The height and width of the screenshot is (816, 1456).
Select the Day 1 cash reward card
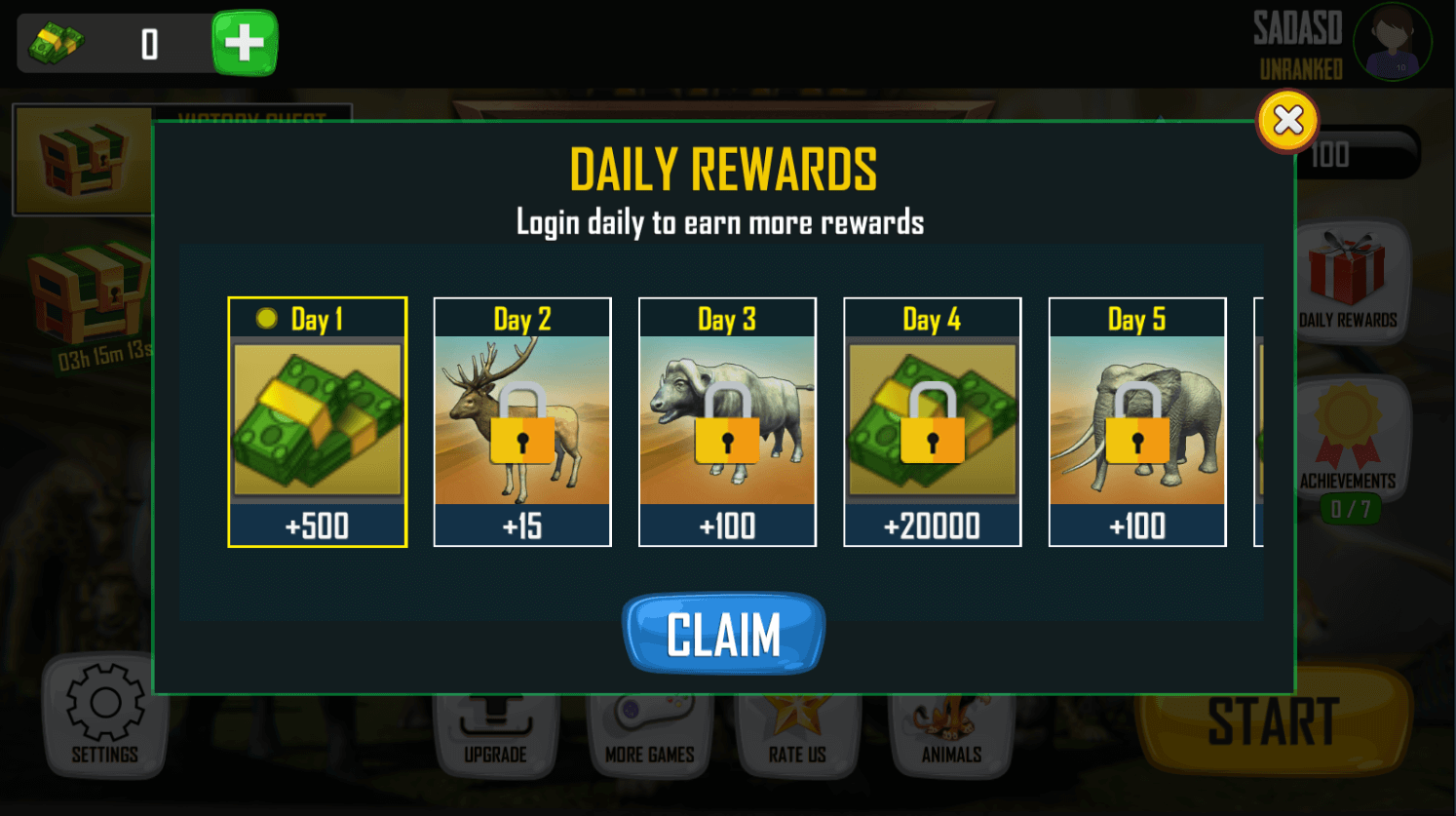click(317, 422)
